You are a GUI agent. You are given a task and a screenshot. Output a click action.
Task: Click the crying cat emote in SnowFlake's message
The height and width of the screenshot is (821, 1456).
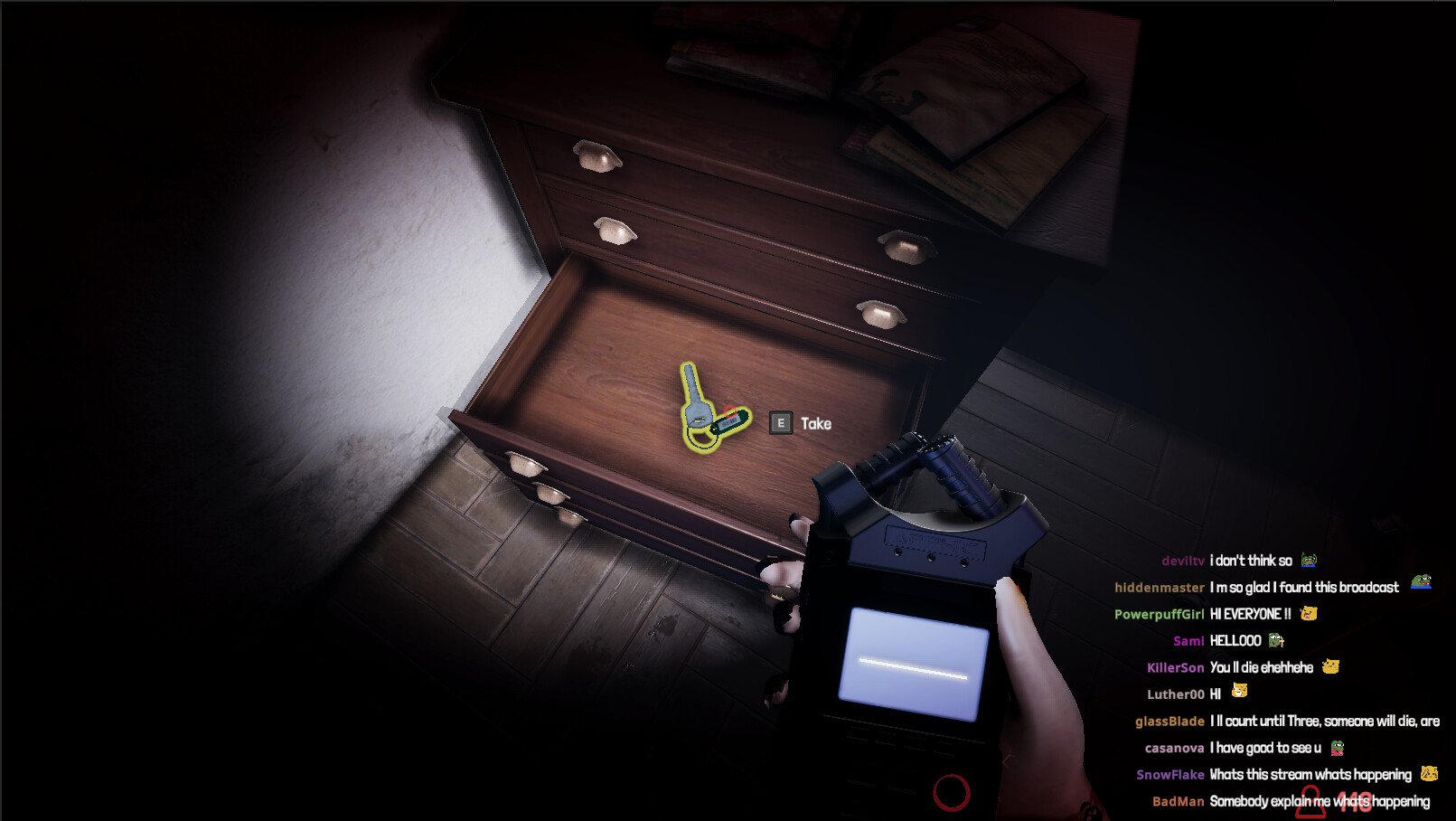(x=1430, y=774)
